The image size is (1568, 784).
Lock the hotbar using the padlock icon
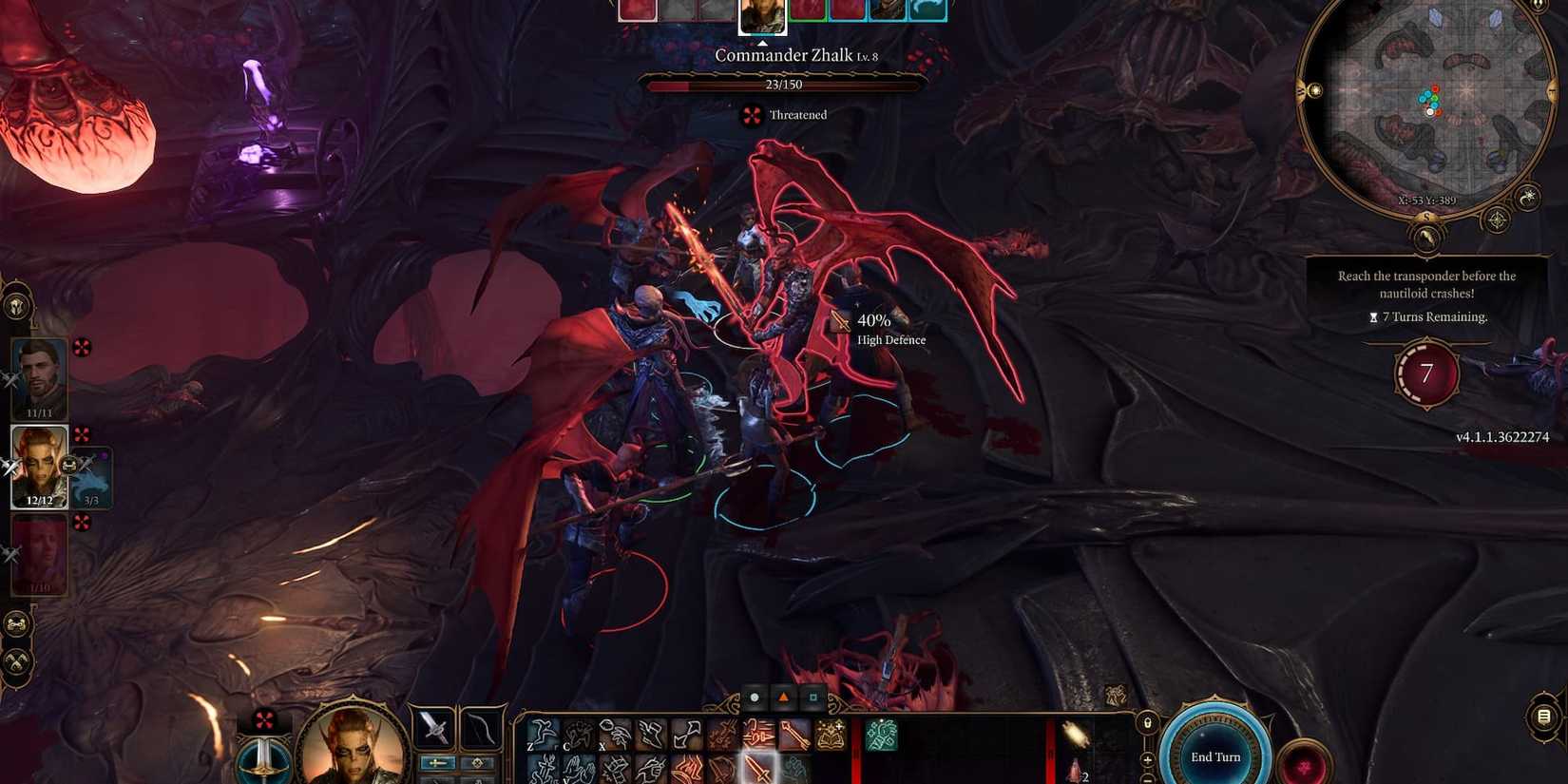[1148, 722]
